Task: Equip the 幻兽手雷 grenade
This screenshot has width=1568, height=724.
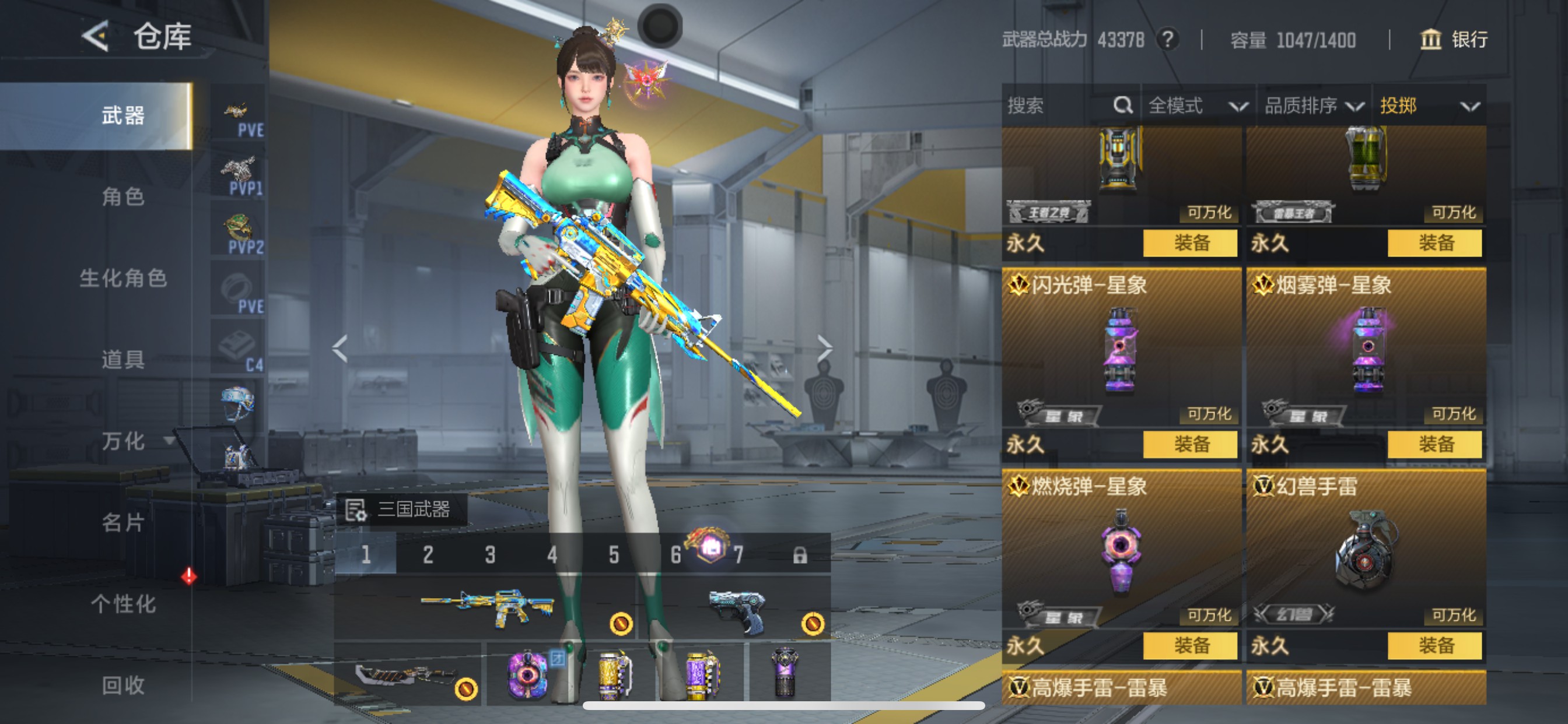Action: [x=1434, y=645]
